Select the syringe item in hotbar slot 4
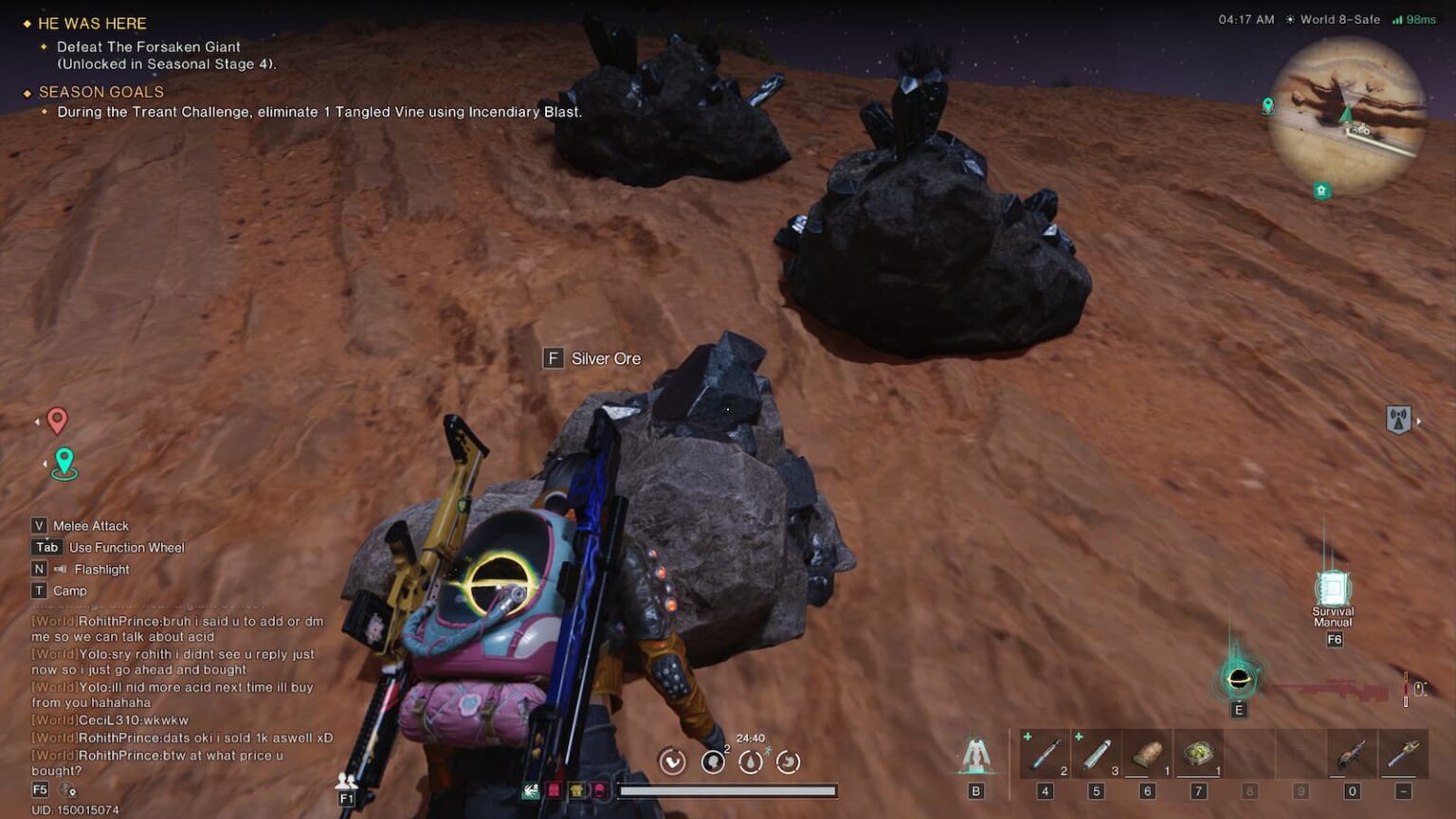The width and height of the screenshot is (1456, 819). [x=1046, y=754]
